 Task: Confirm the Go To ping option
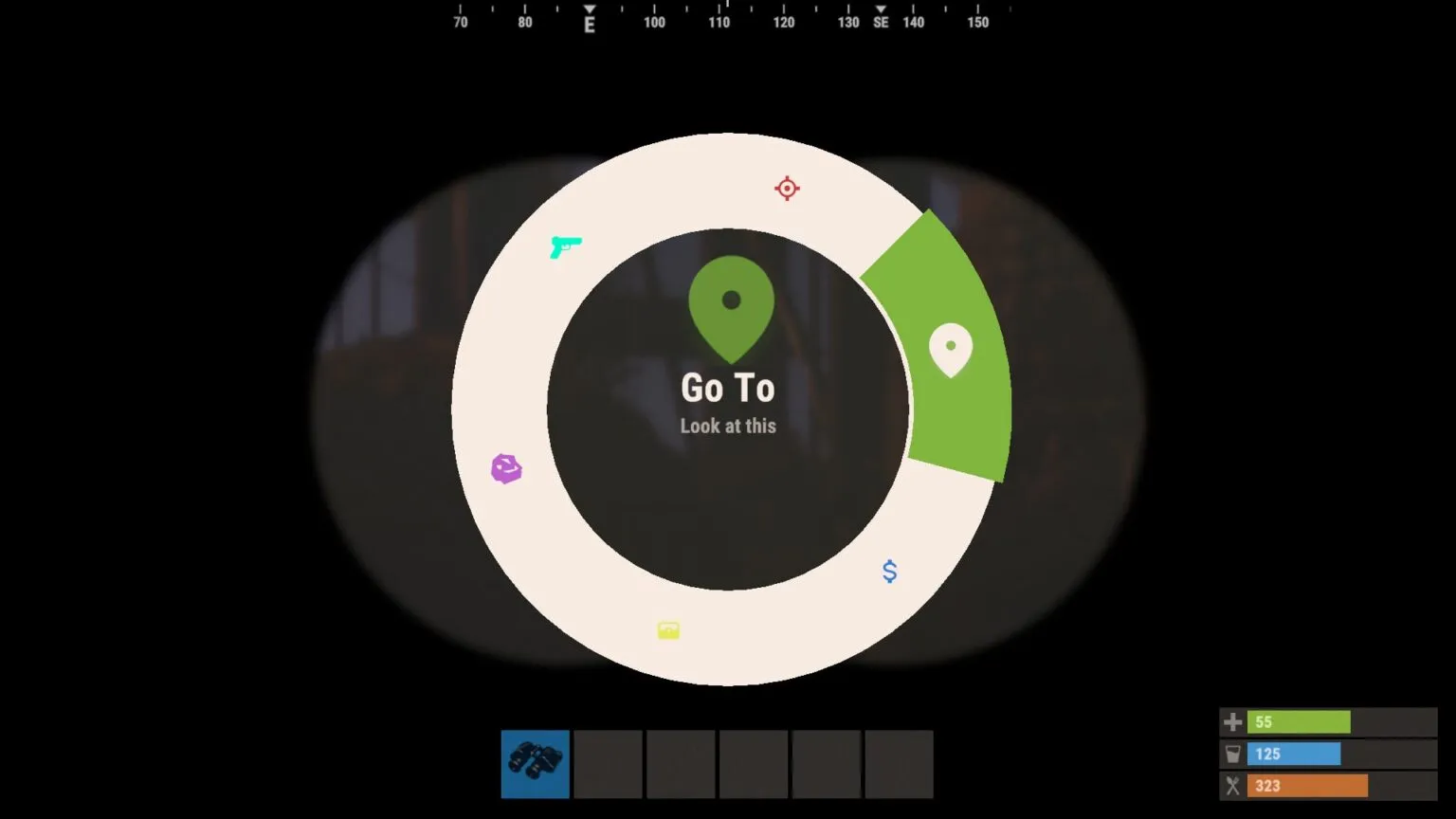pyautogui.click(x=729, y=388)
